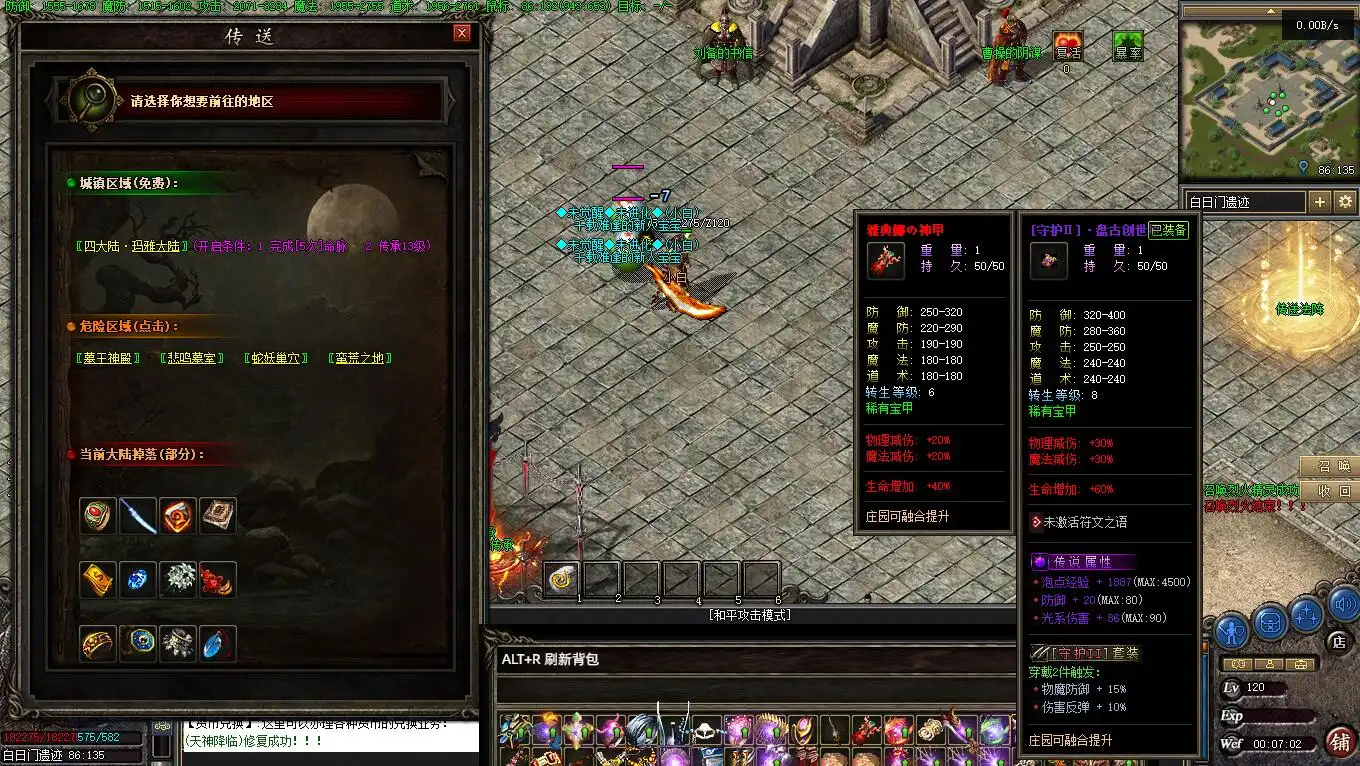1360x766 pixels.
Task: Open the red 铺 stall button
Action: click(x=1338, y=741)
